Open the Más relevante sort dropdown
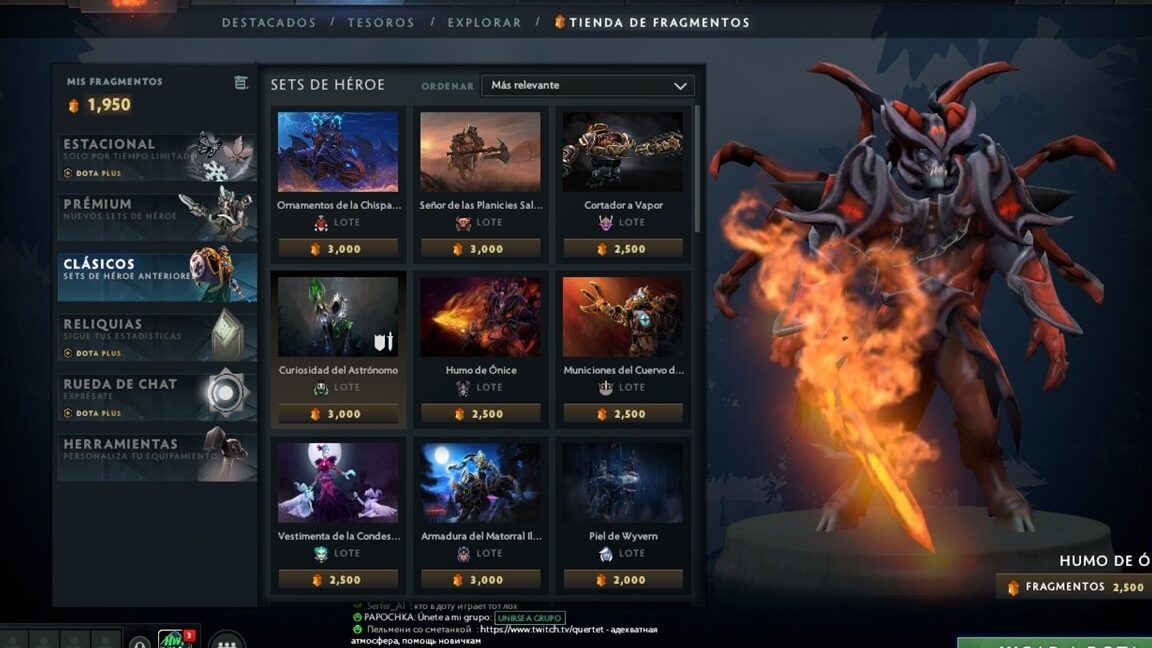The height and width of the screenshot is (648, 1152). pyautogui.click(x=587, y=86)
